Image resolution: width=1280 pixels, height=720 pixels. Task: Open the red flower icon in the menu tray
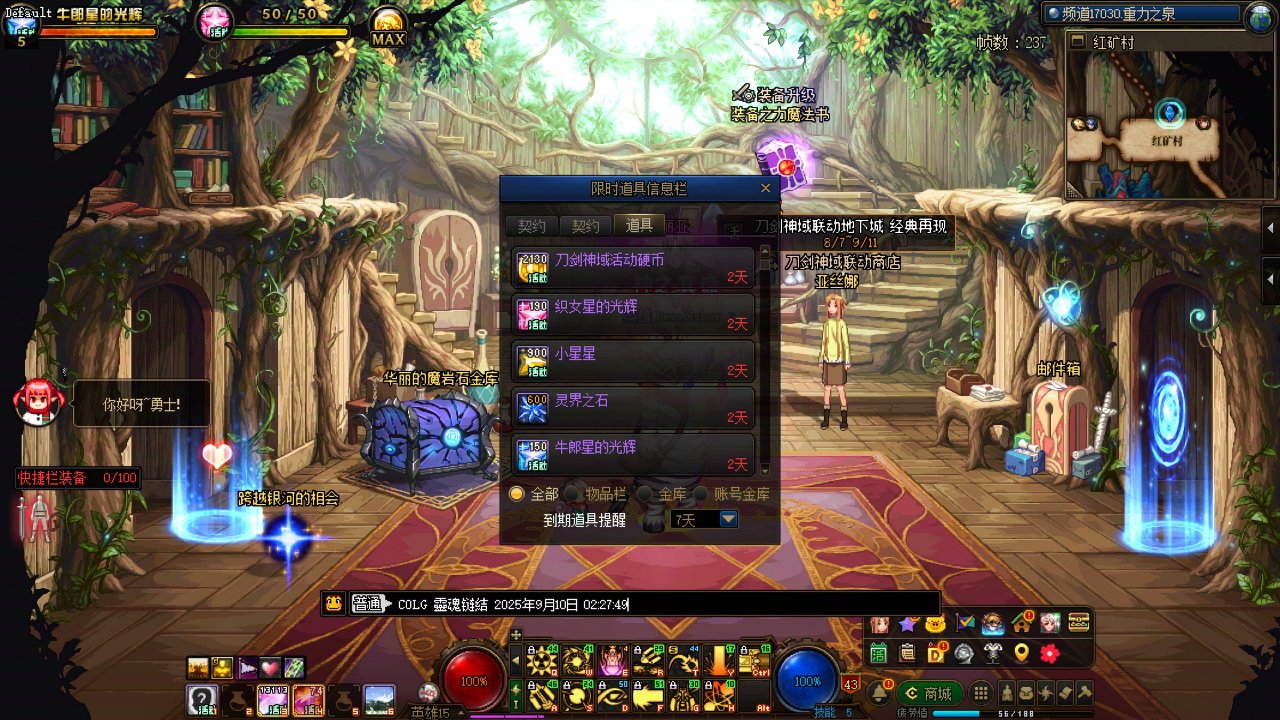click(x=1049, y=653)
